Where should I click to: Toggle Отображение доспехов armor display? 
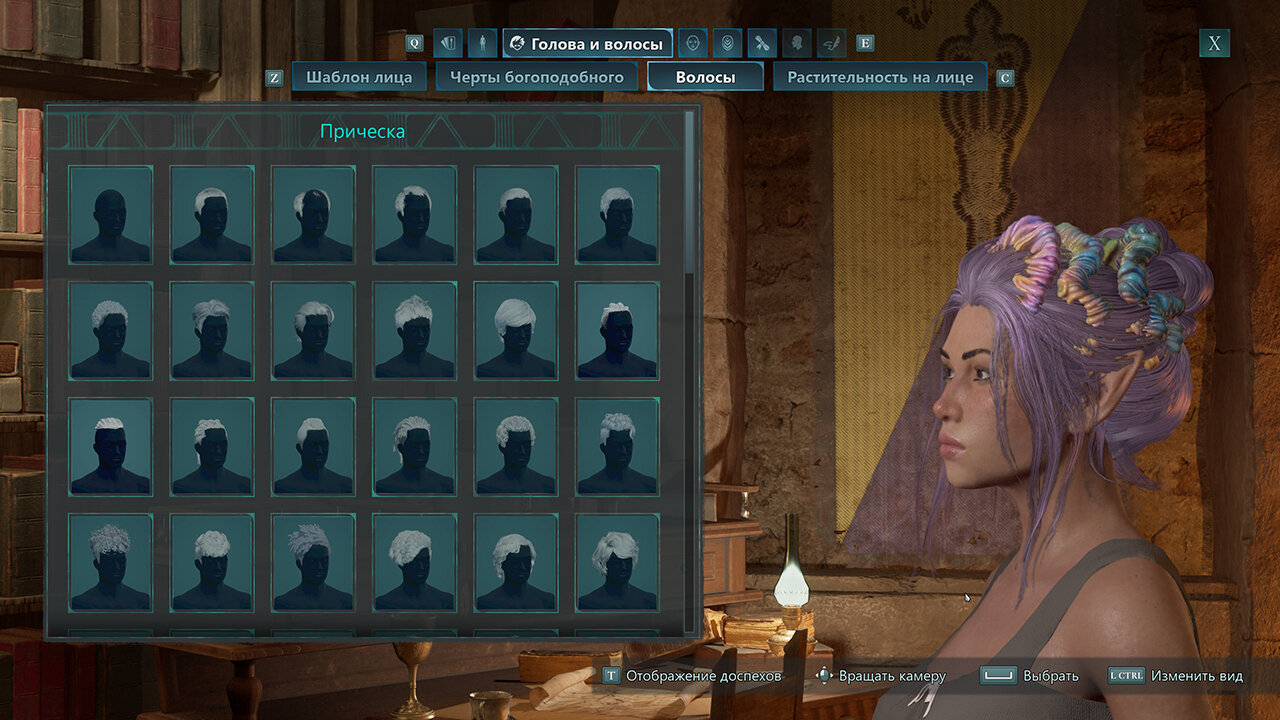(x=692, y=676)
